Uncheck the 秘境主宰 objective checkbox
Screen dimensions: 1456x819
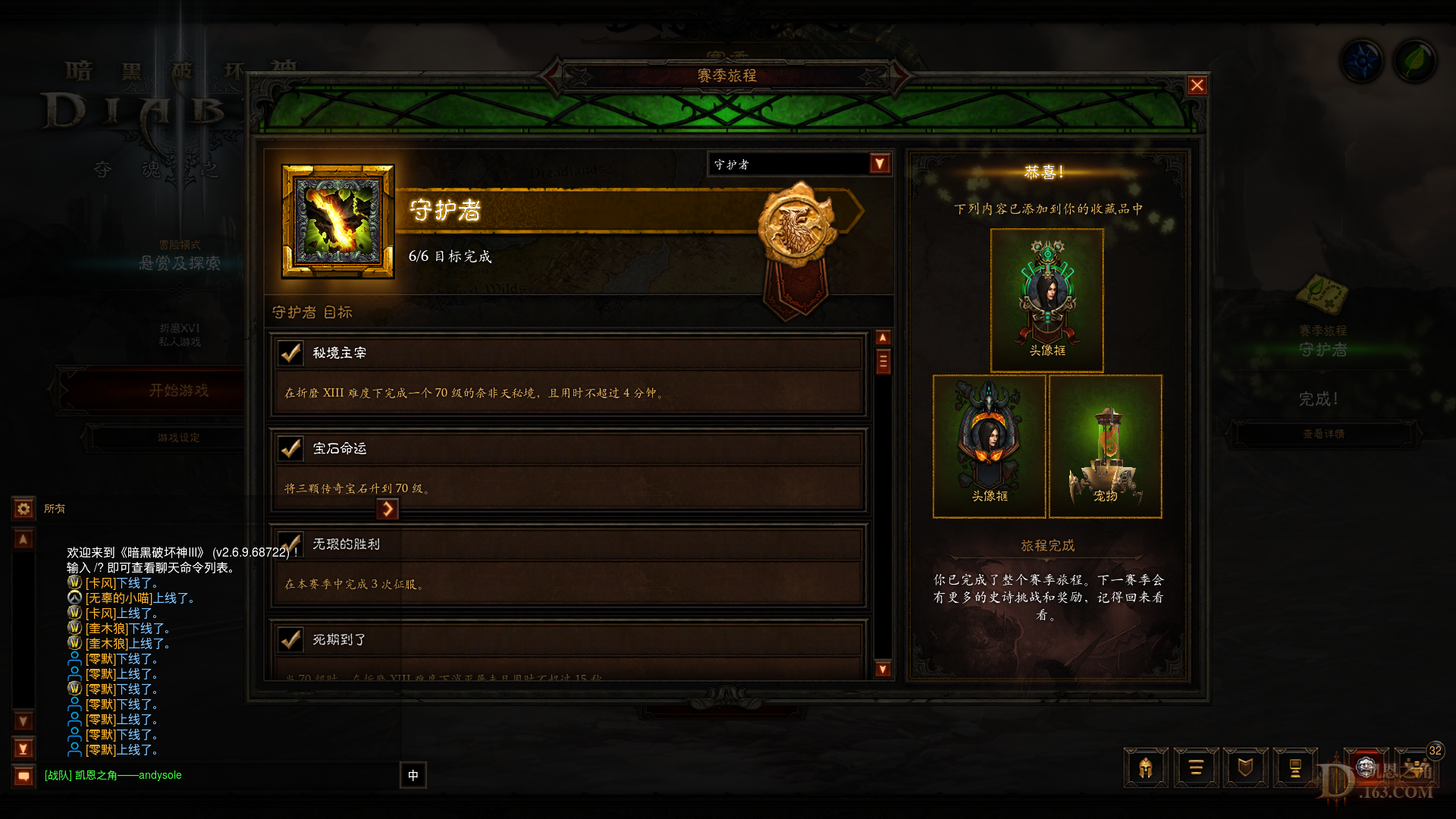[289, 353]
